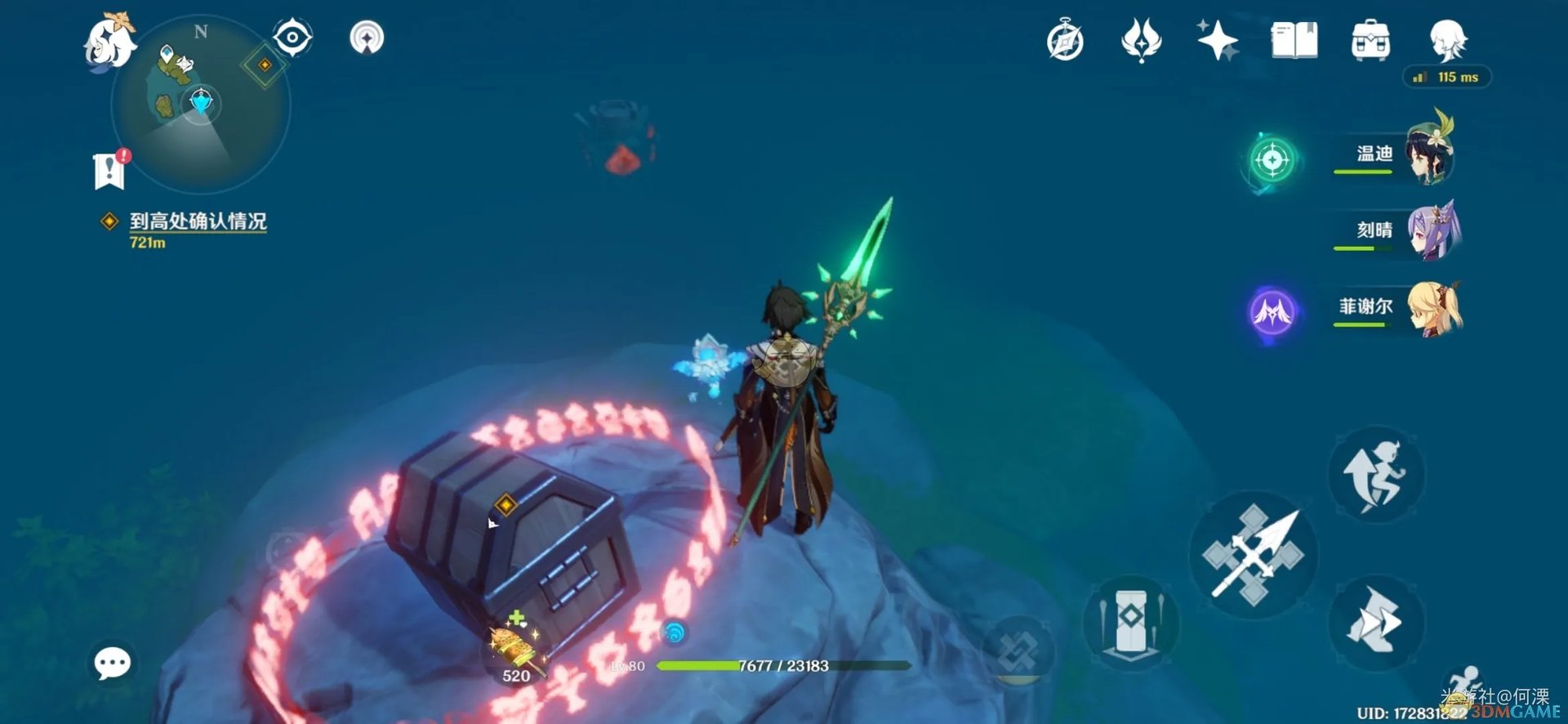Viewport: 1568px width, 724px height.
Task: Open the Wish four-point star icon
Action: point(1217,40)
